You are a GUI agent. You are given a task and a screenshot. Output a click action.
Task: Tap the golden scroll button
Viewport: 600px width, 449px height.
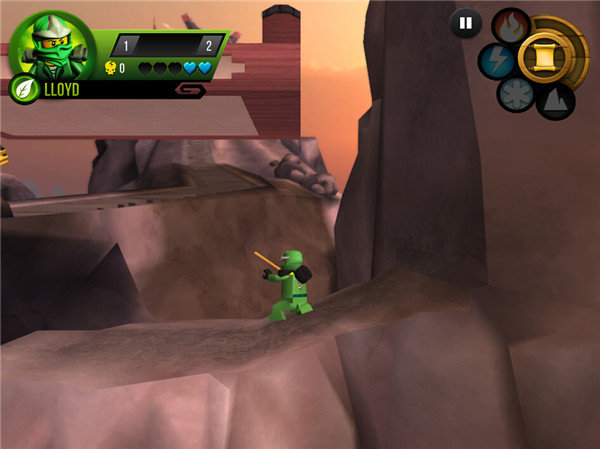(548, 58)
